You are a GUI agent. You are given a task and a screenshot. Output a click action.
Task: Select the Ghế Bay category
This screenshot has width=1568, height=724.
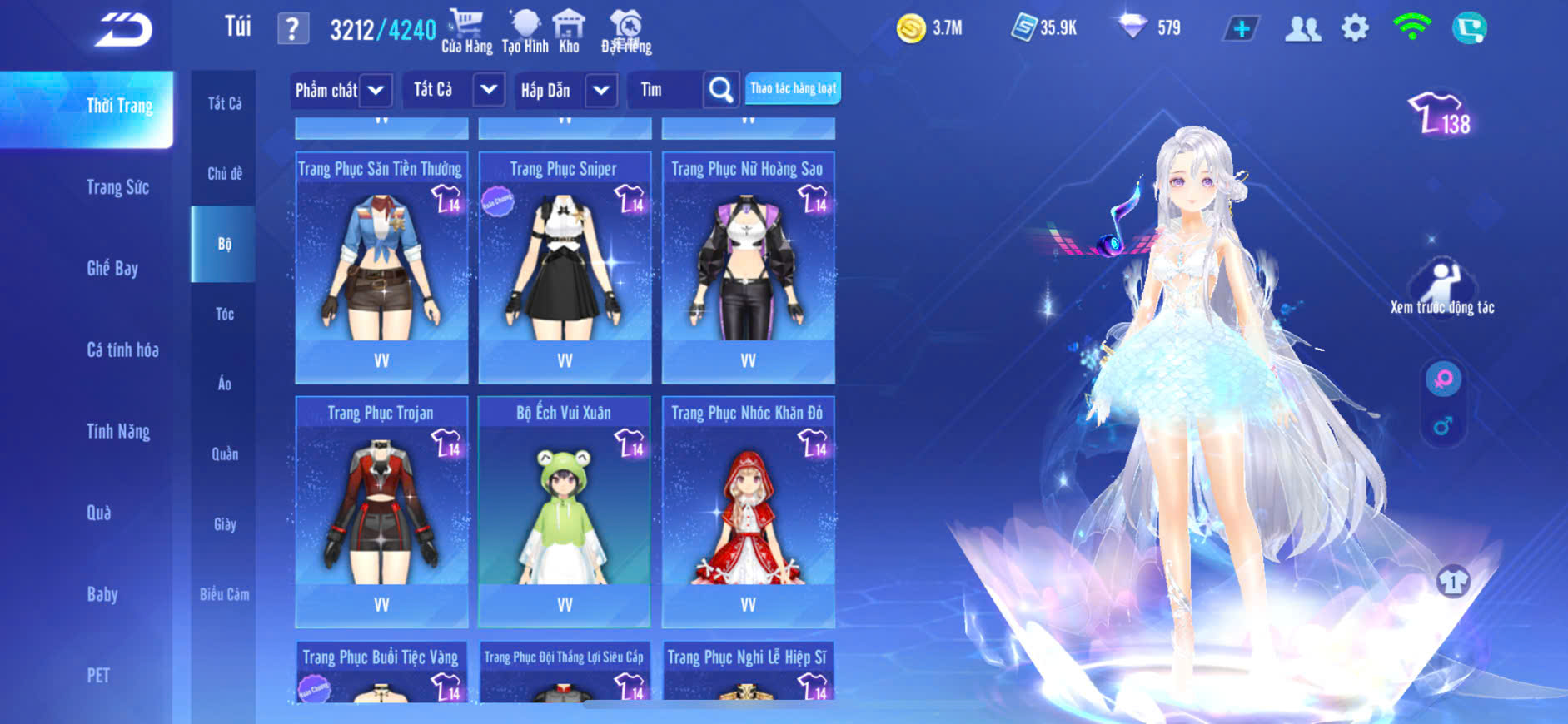112,268
